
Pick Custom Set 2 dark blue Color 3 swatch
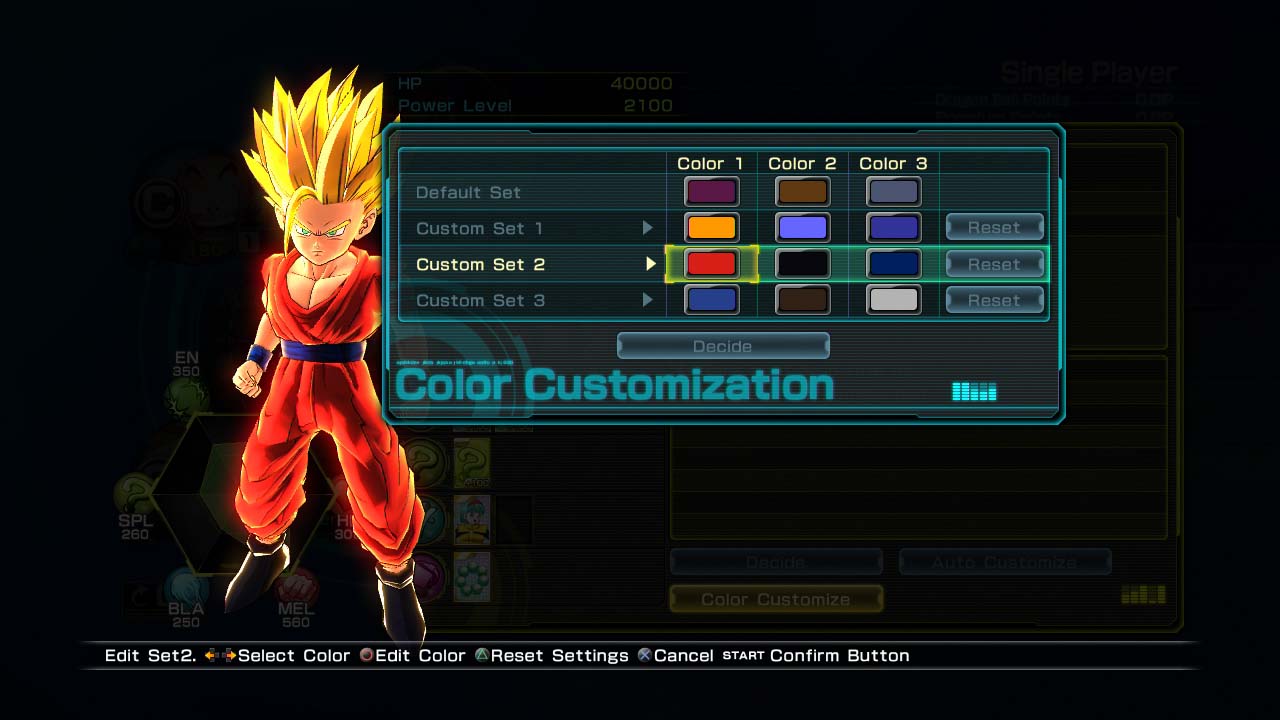[893, 264]
